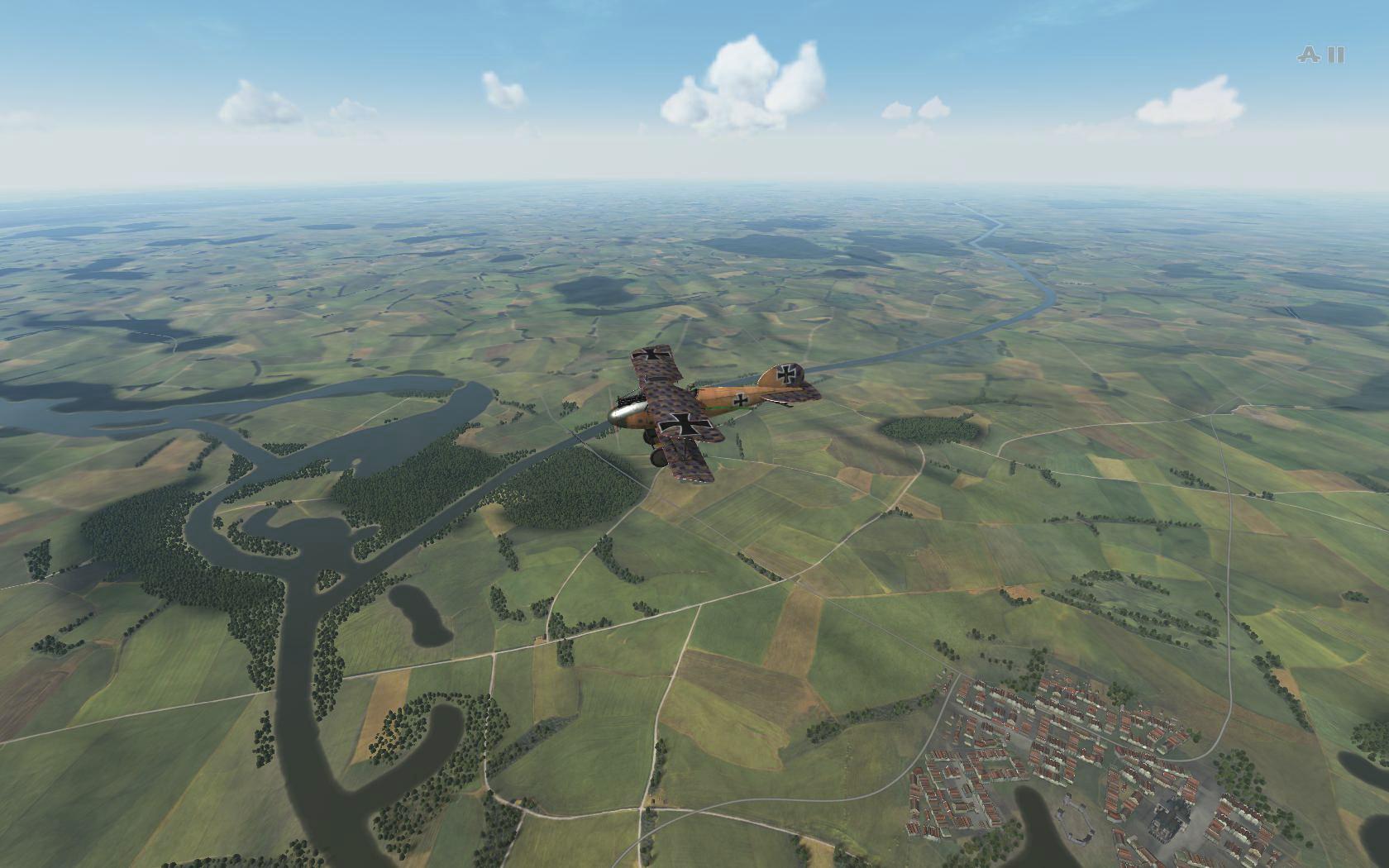Click the pause bars icon
Image resolution: width=1389 pixels, height=868 pixels.
tap(1336, 55)
